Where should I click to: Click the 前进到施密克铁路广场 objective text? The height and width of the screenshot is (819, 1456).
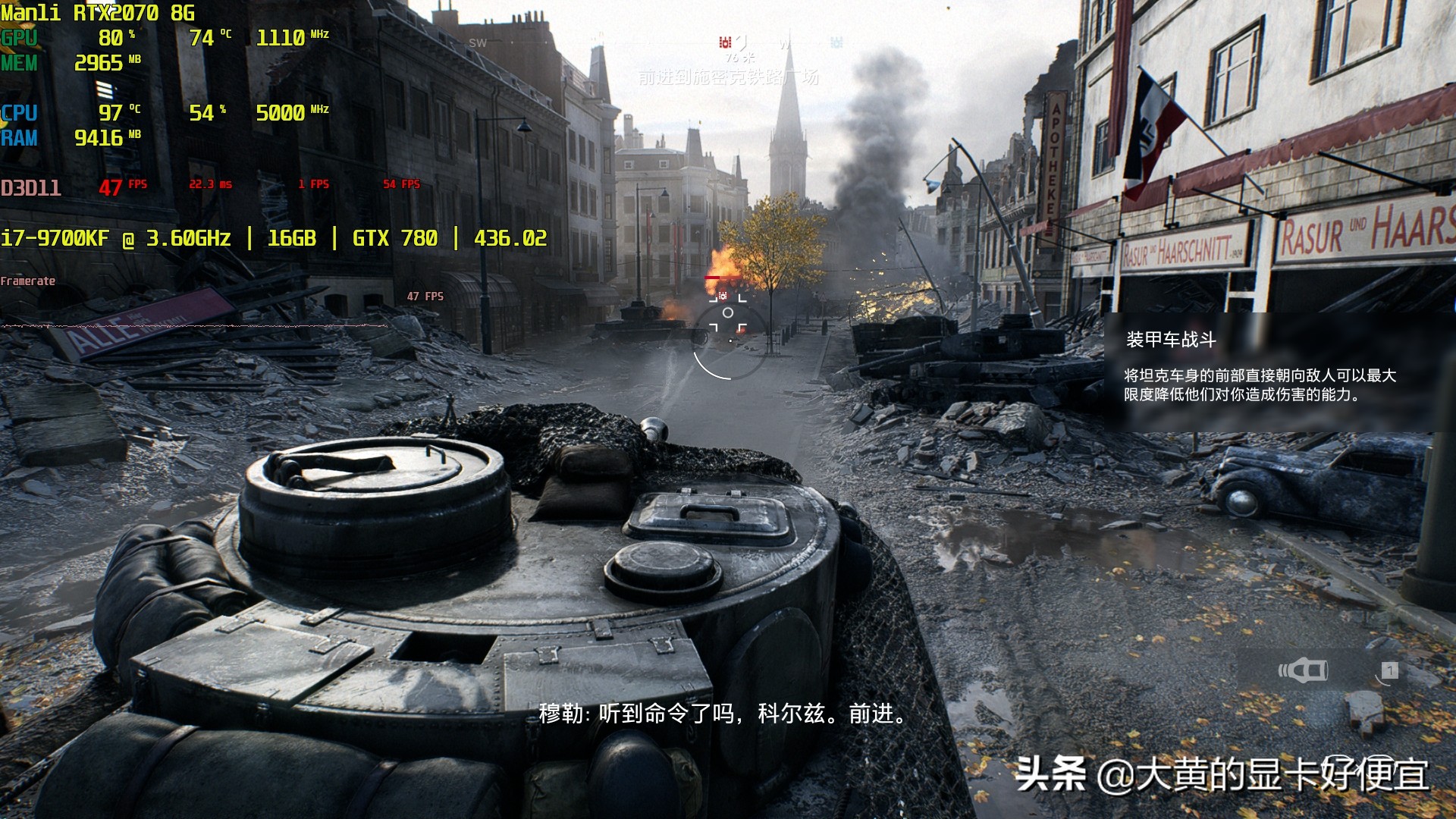(x=728, y=77)
